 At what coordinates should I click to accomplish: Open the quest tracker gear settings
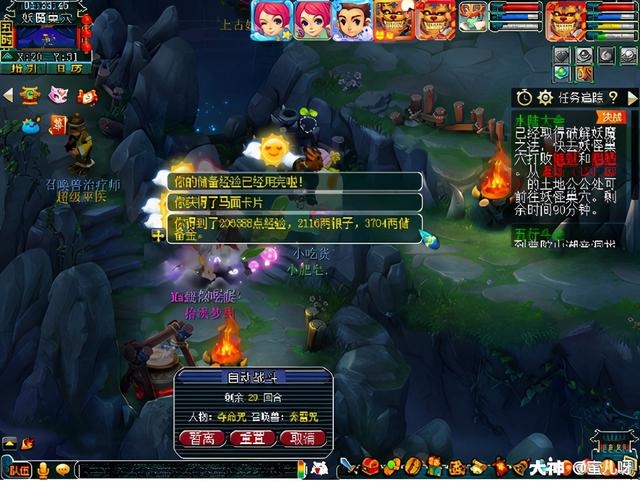545,97
